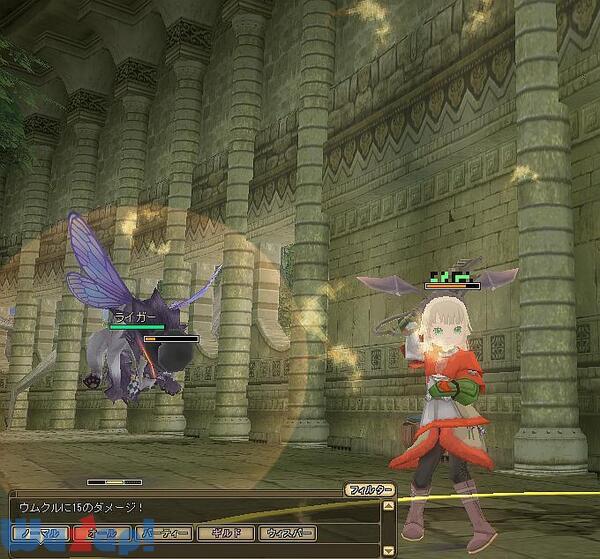Activate the ウィスパー chat tab
Screen dimensions: 600x559
tap(287, 534)
